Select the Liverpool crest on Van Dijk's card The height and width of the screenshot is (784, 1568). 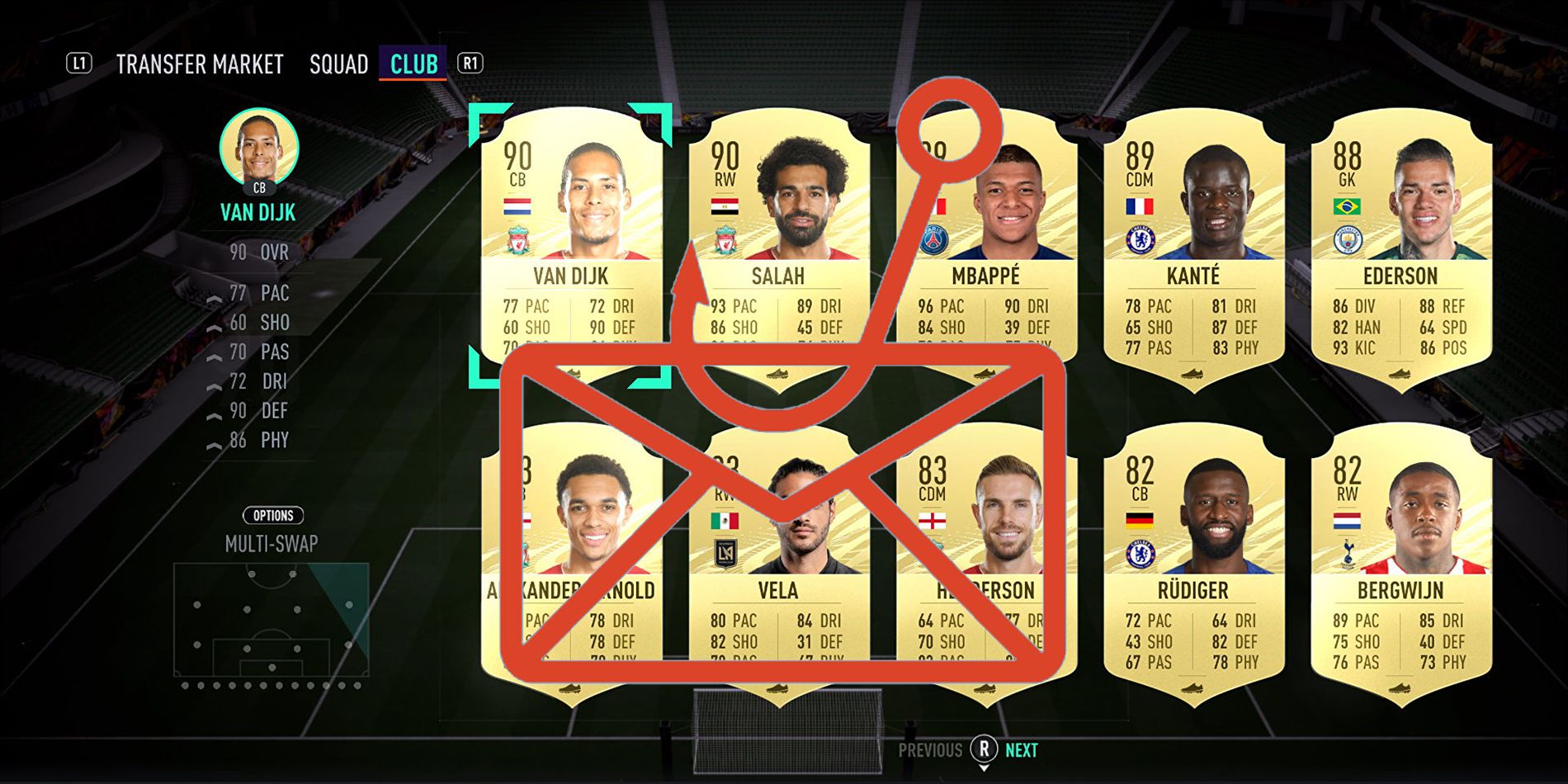click(517, 240)
